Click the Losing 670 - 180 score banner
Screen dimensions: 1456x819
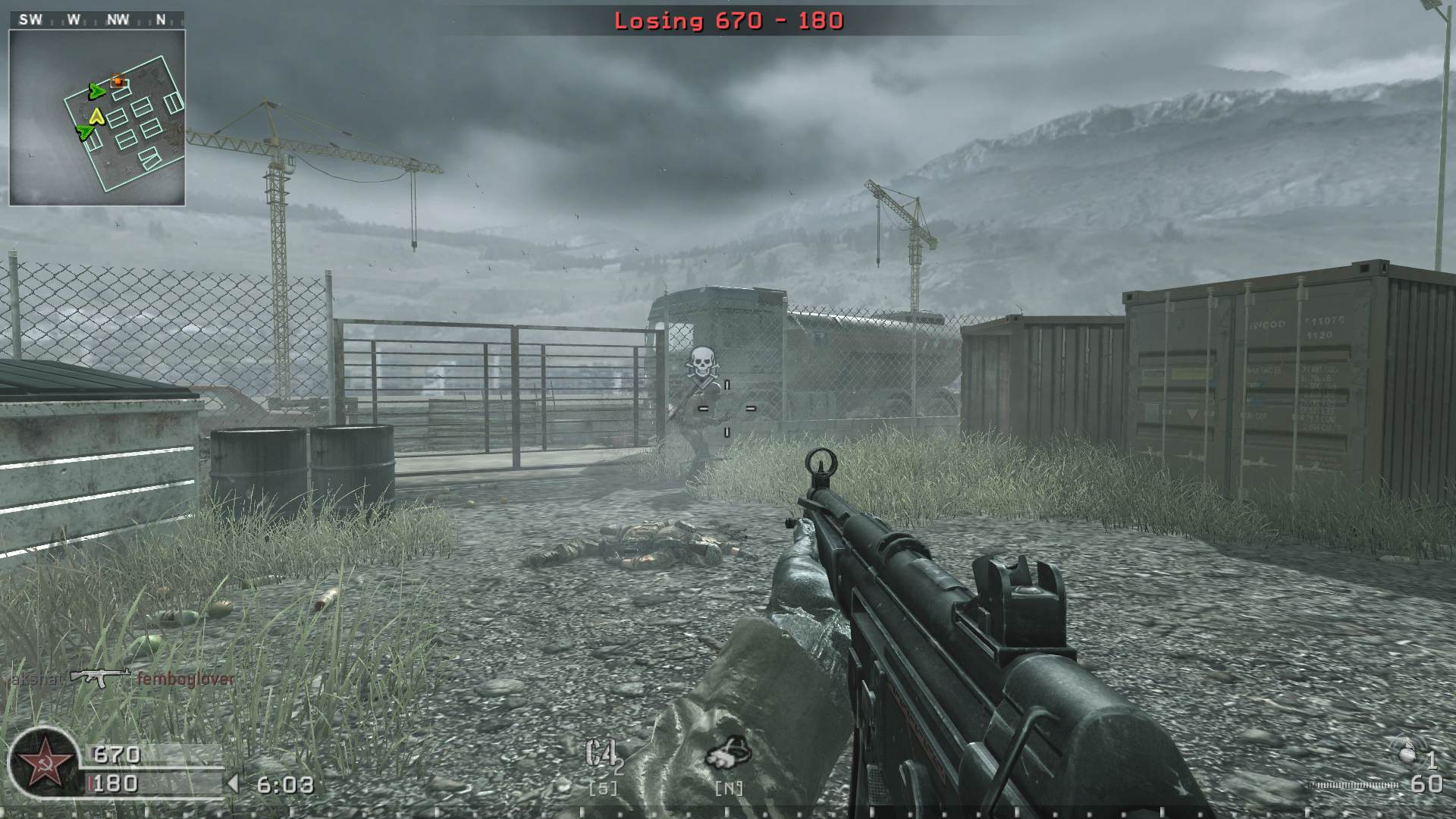(x=727, y=23)
